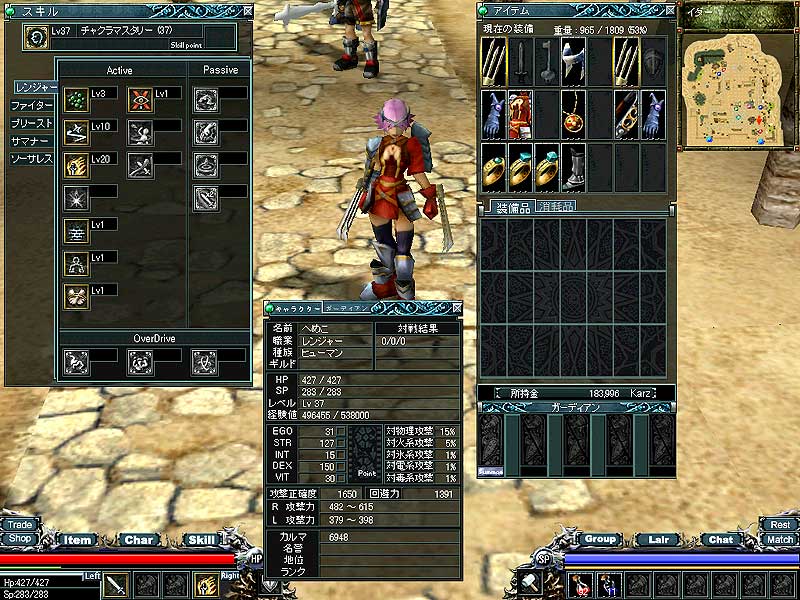
Task: Open the Chat button
Action: pos(721,540)
